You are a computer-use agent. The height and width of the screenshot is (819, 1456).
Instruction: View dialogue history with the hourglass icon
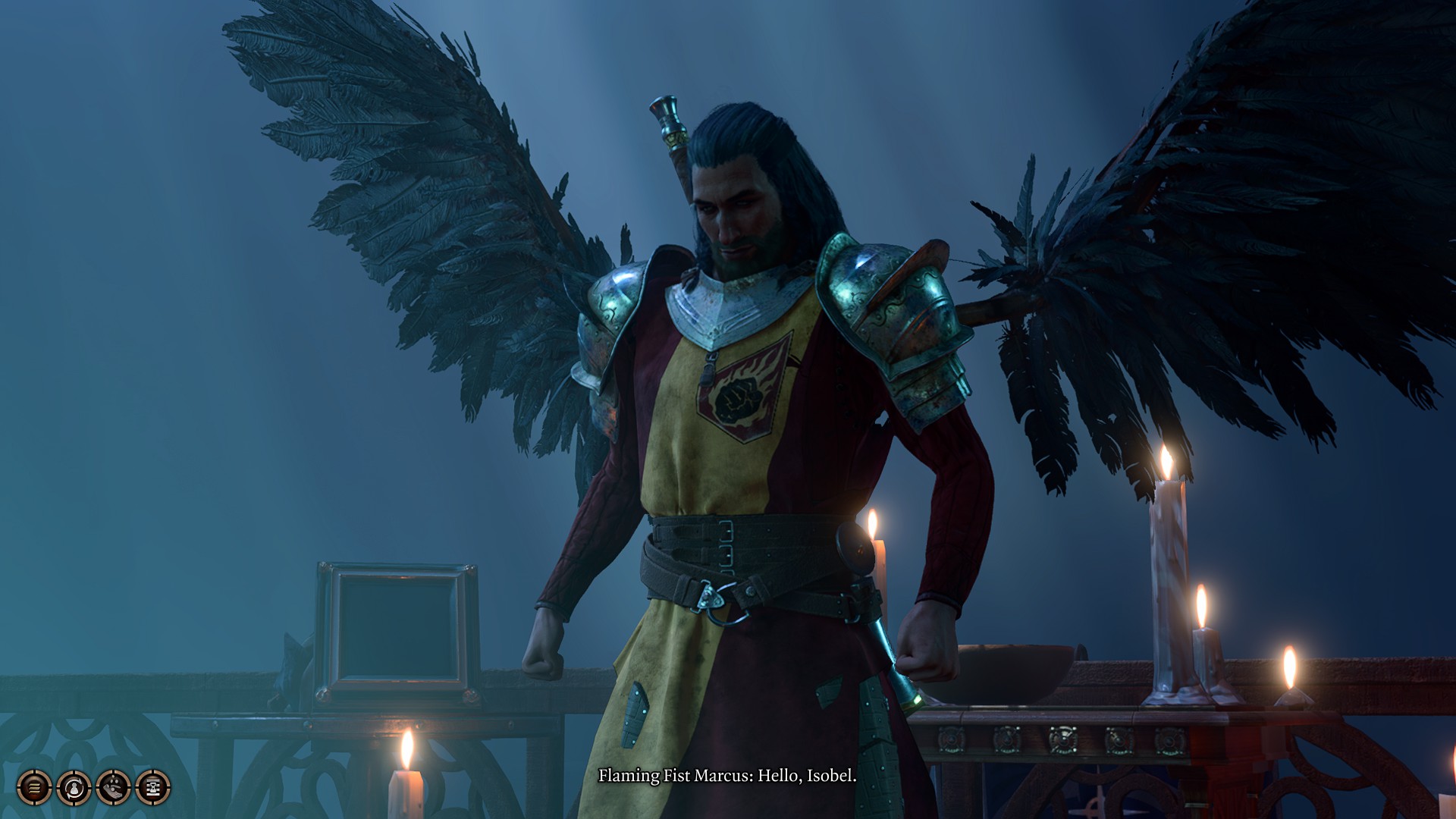click(x=151, y=788)
